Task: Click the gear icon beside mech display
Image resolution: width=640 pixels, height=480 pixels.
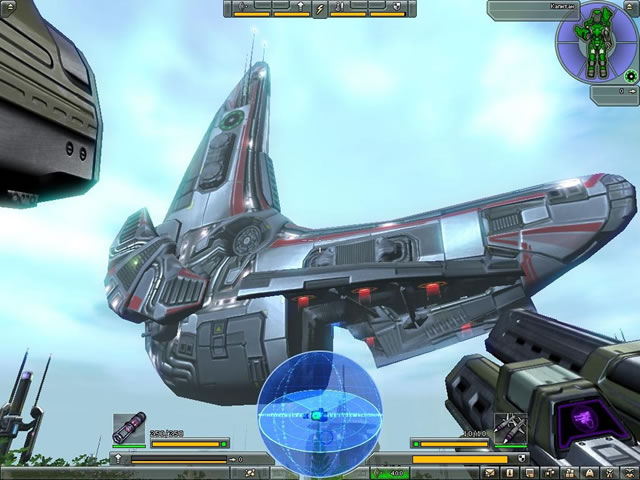Action: pyautogui.click(x=630, y=75)
